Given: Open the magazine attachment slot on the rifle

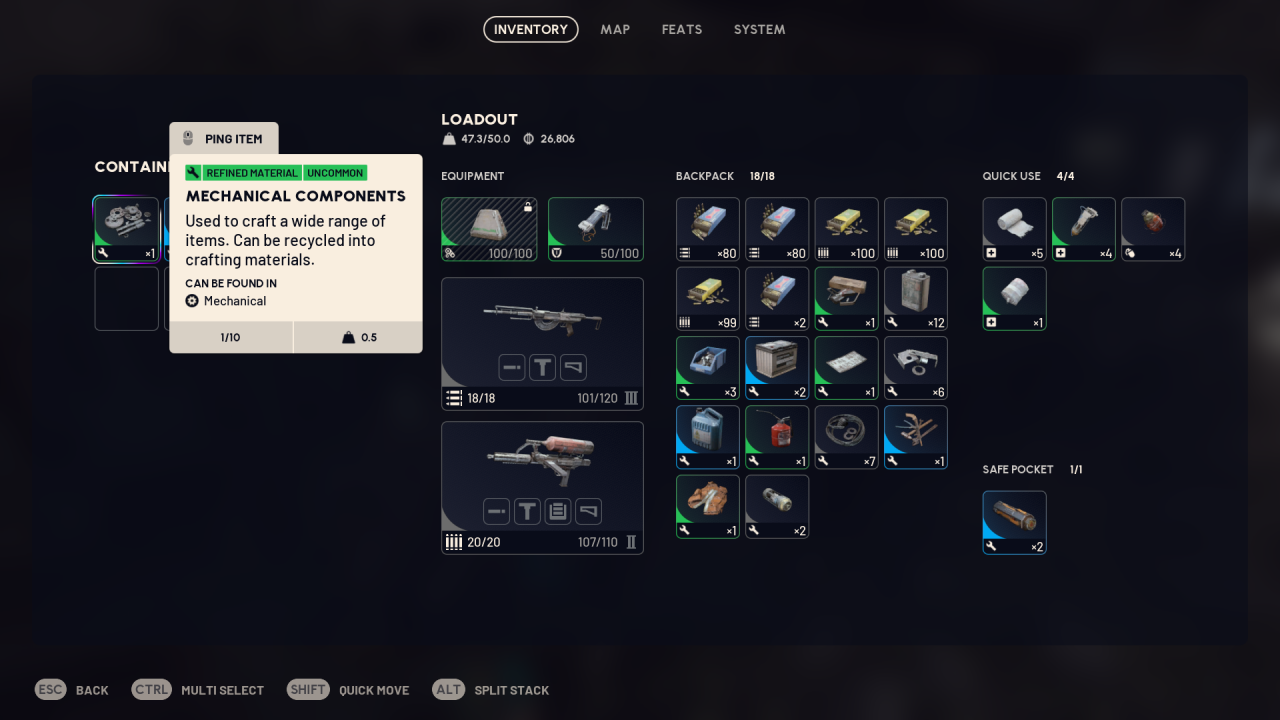Looking at the screenshot, I should (x=512, y=367).
